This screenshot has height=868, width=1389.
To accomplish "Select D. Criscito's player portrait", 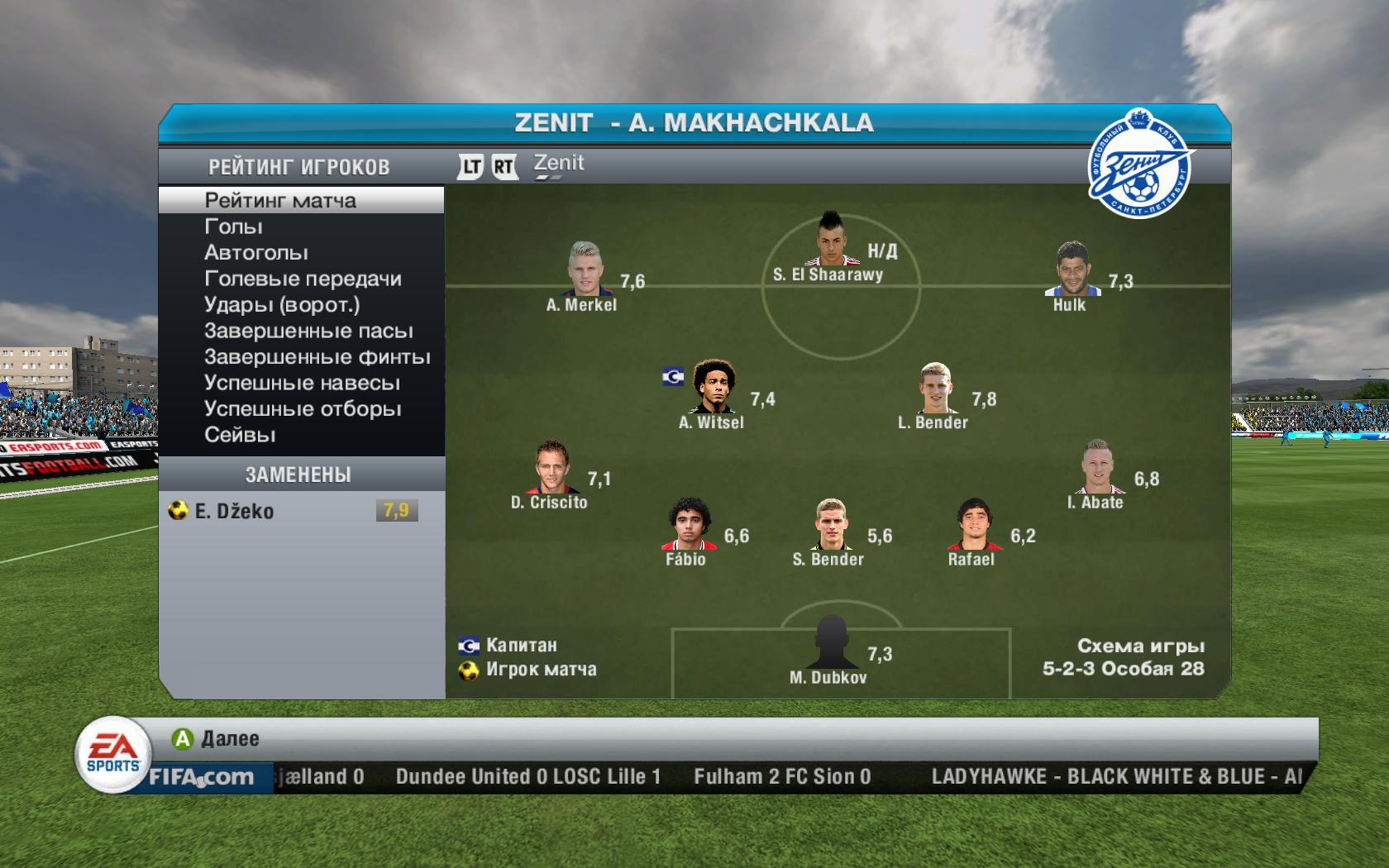I will pos(551,467).
